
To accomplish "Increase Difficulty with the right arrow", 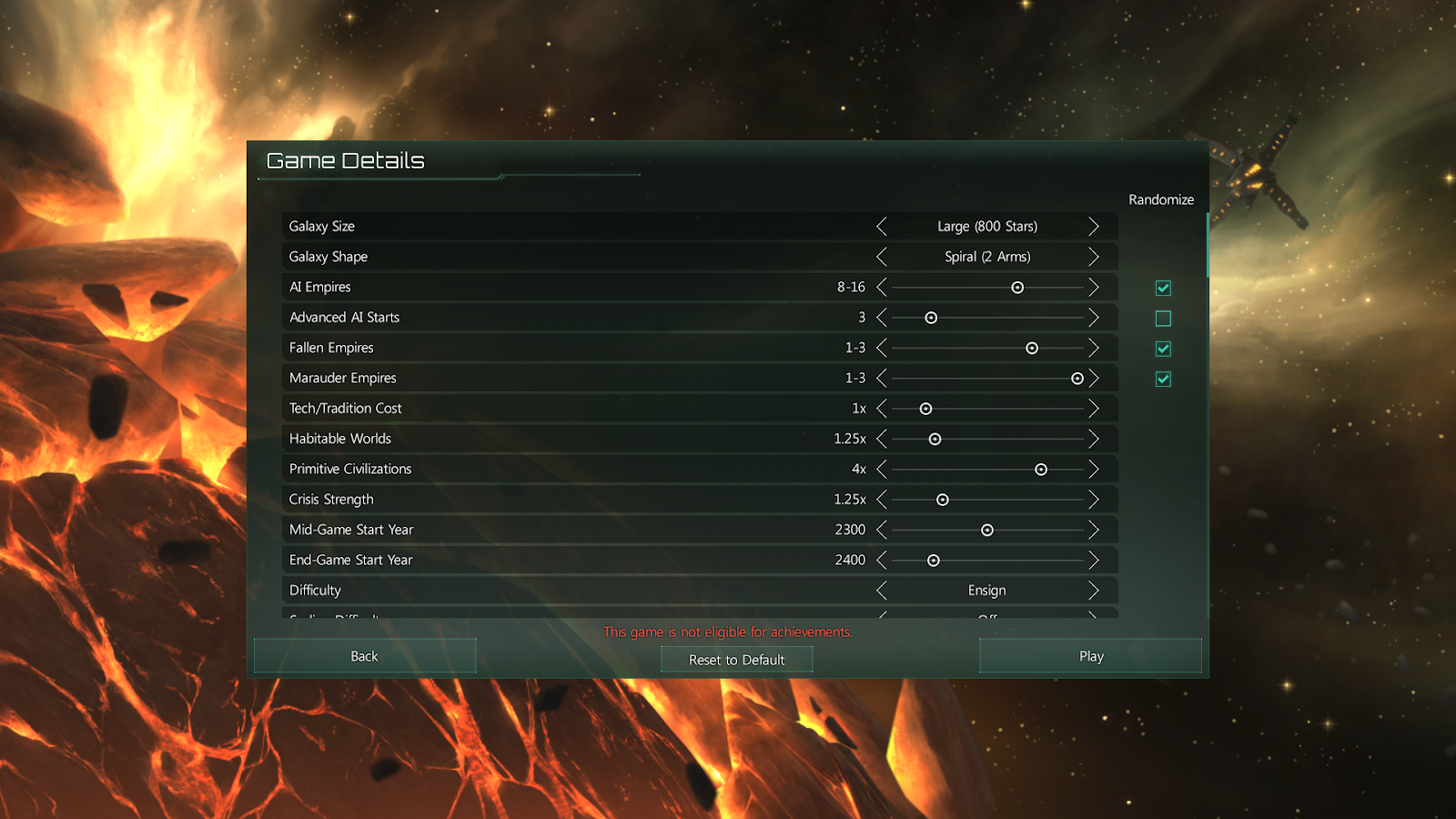I will (x=1094, y=591).
